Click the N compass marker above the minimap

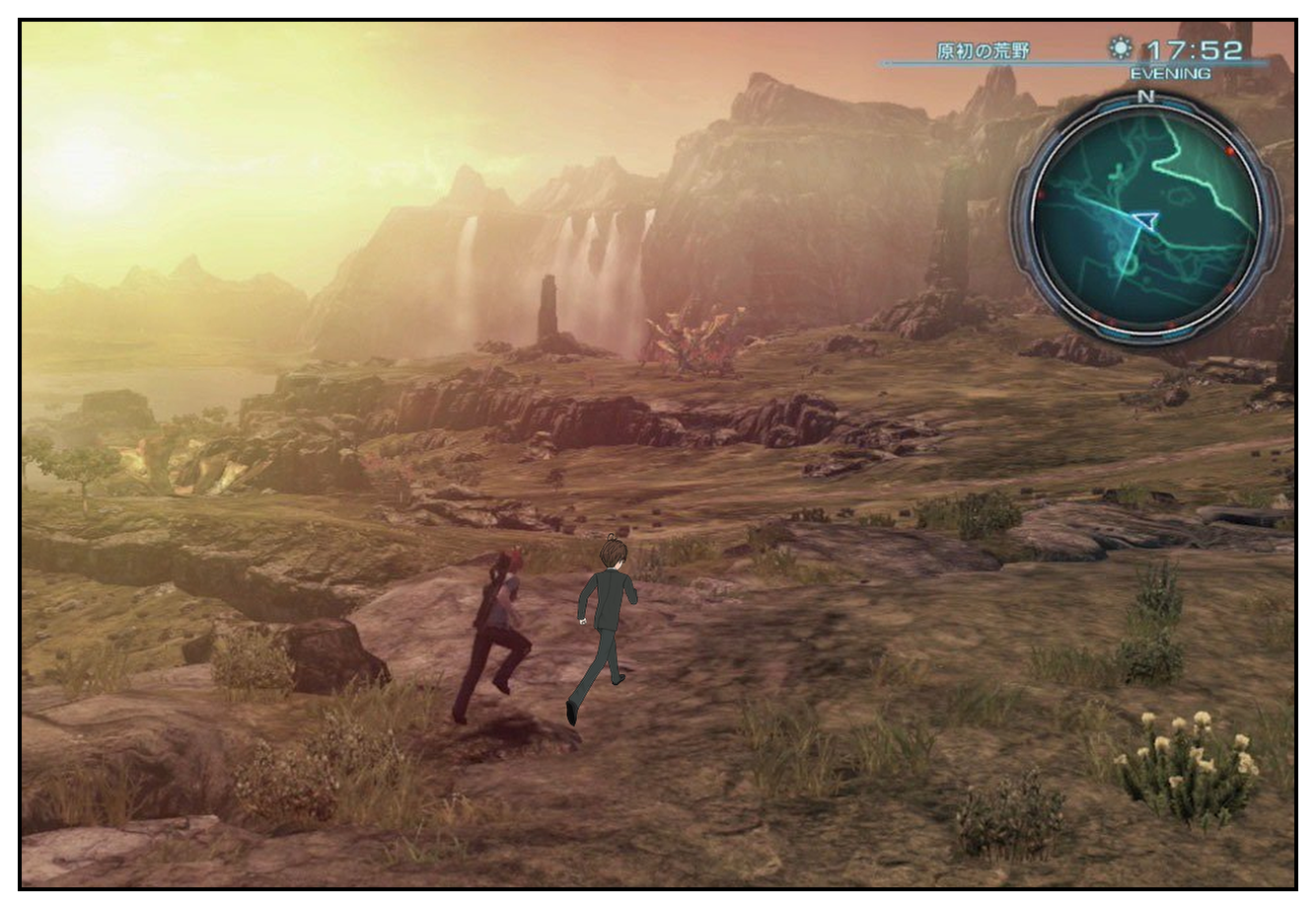coord(1145,97)
